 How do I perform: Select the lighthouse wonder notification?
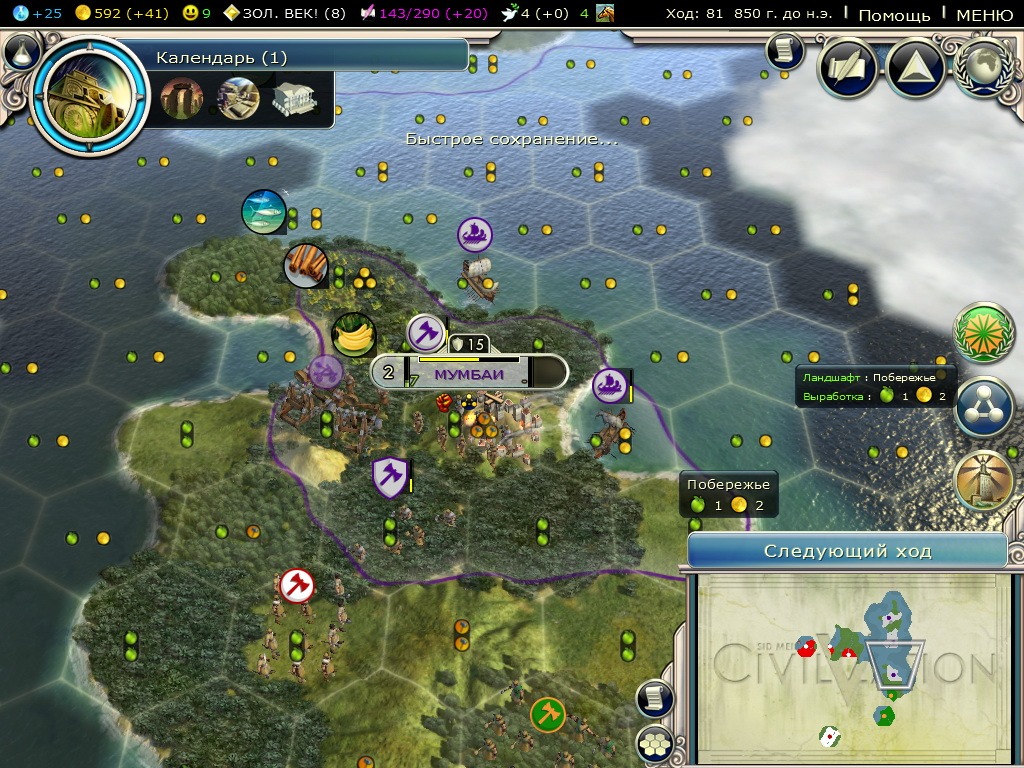click(x=983, y=481)
